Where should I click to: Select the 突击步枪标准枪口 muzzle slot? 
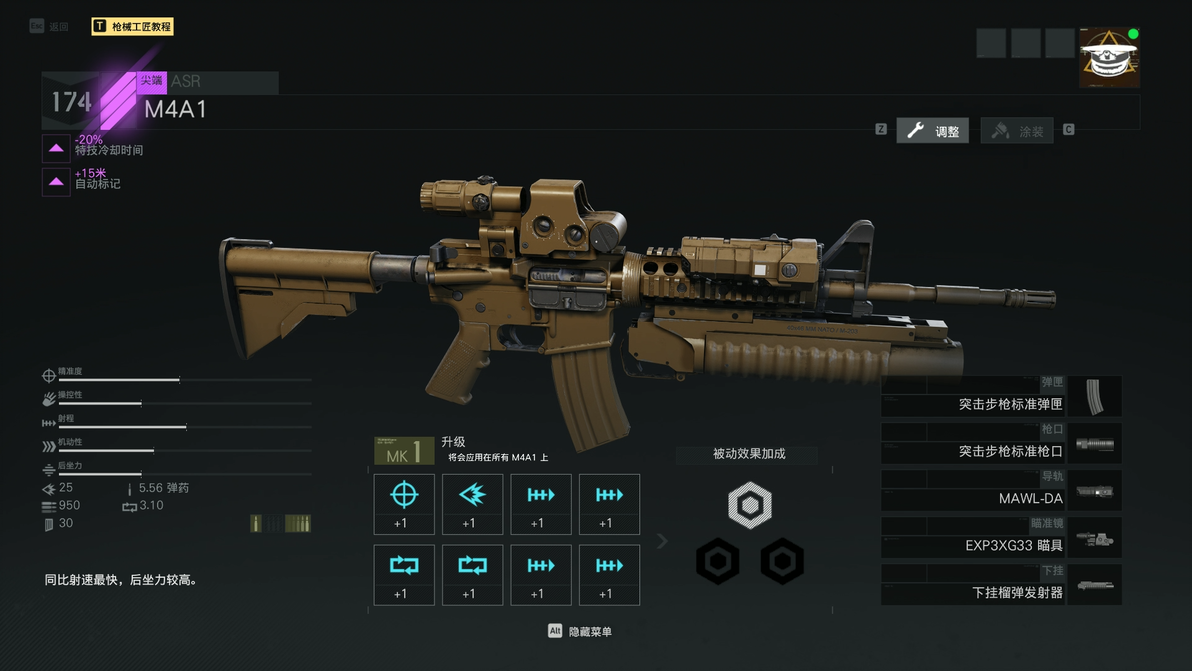[1001, 444]
